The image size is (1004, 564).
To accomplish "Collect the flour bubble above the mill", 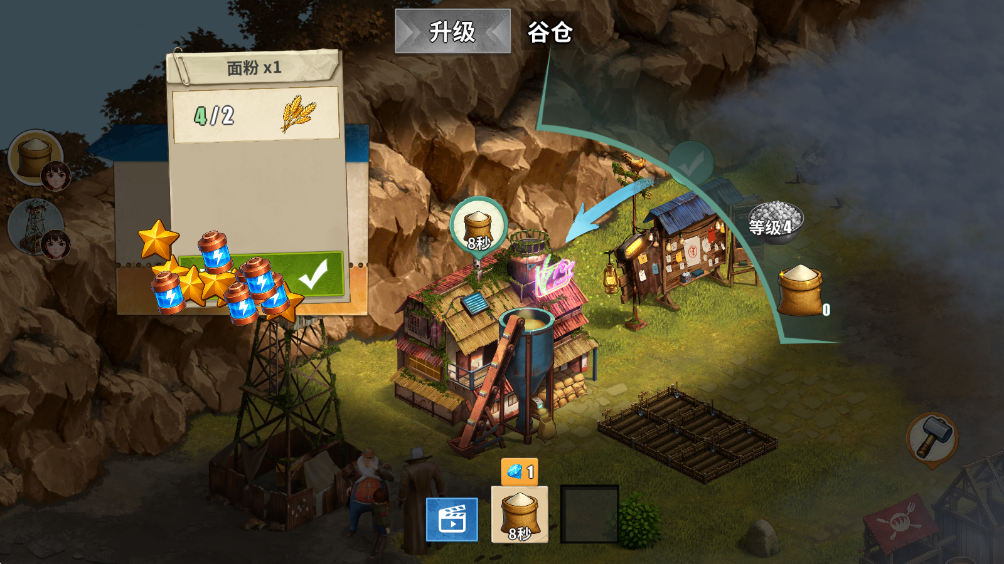I will [x=478, y=224].
